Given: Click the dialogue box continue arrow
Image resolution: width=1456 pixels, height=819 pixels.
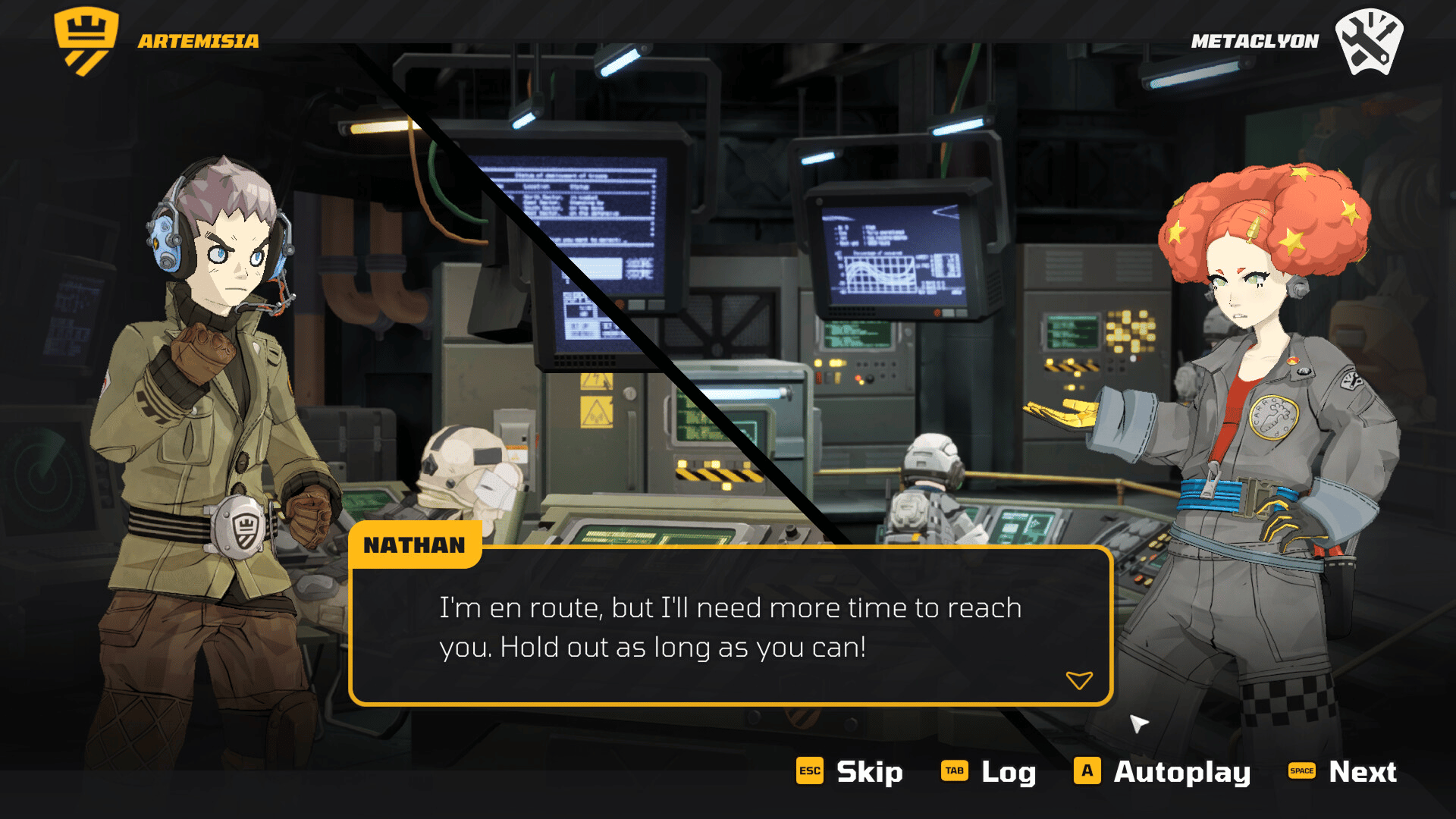Looking at the screenshot, I should (1078, 679).
